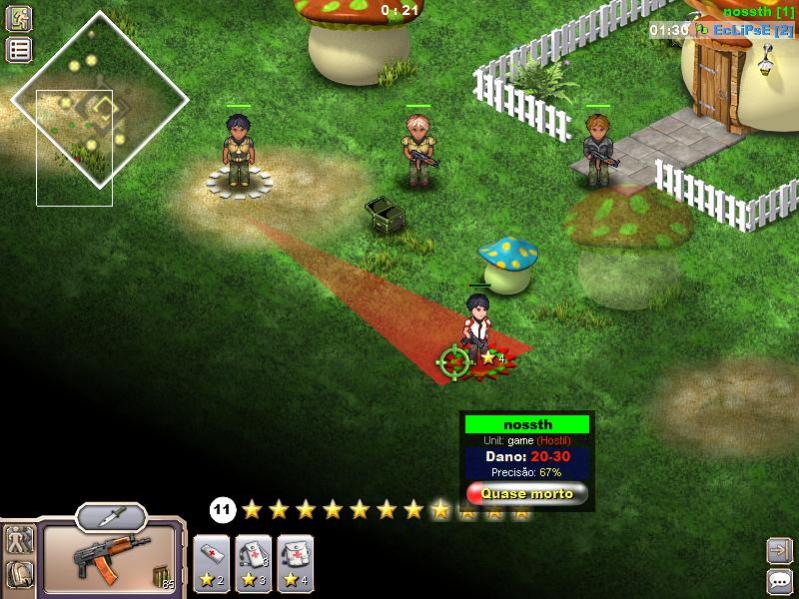Open the backpack inventory
The image size is (799, 599).
20,575
